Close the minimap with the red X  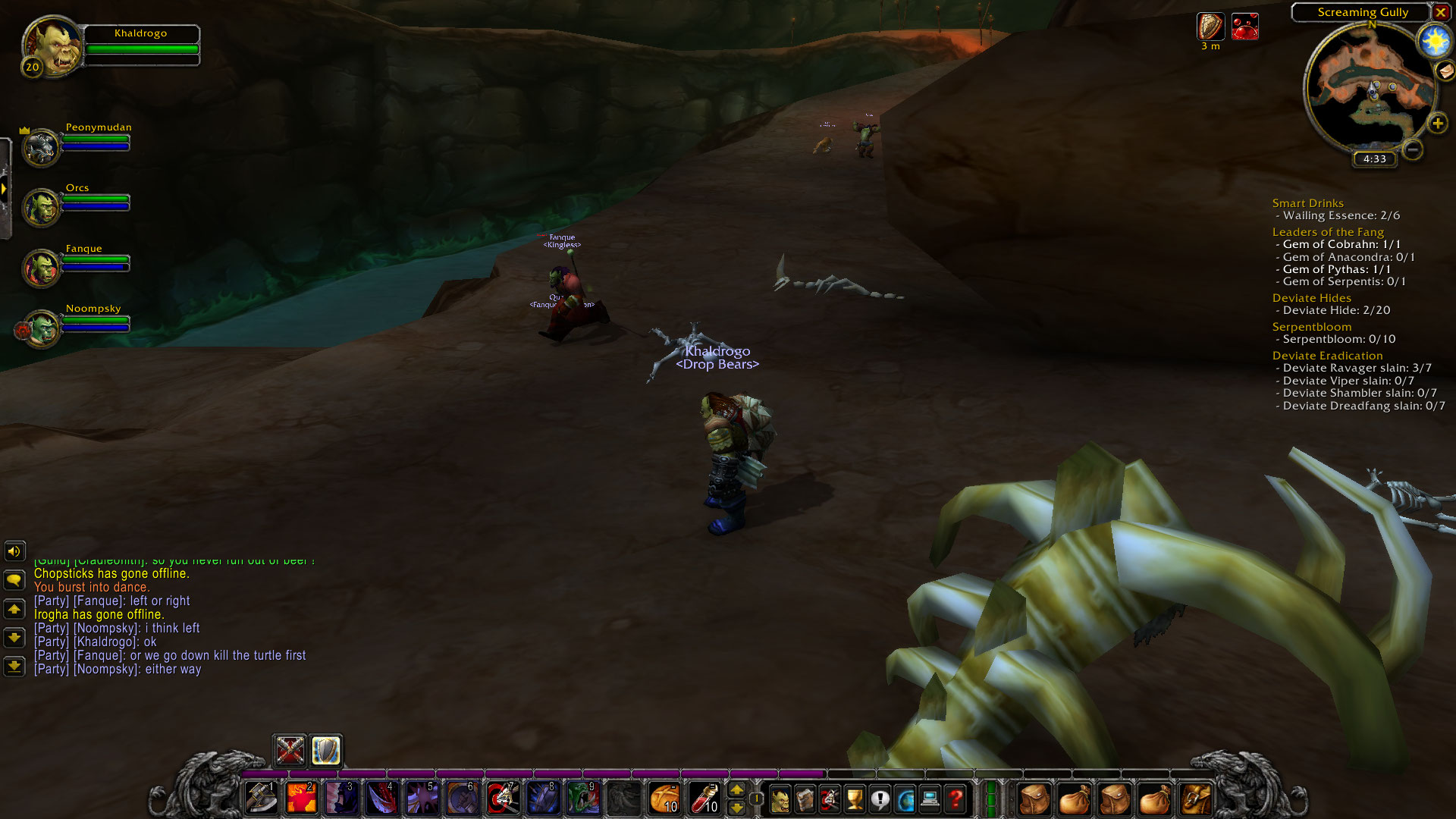[x=1440, y=12]
